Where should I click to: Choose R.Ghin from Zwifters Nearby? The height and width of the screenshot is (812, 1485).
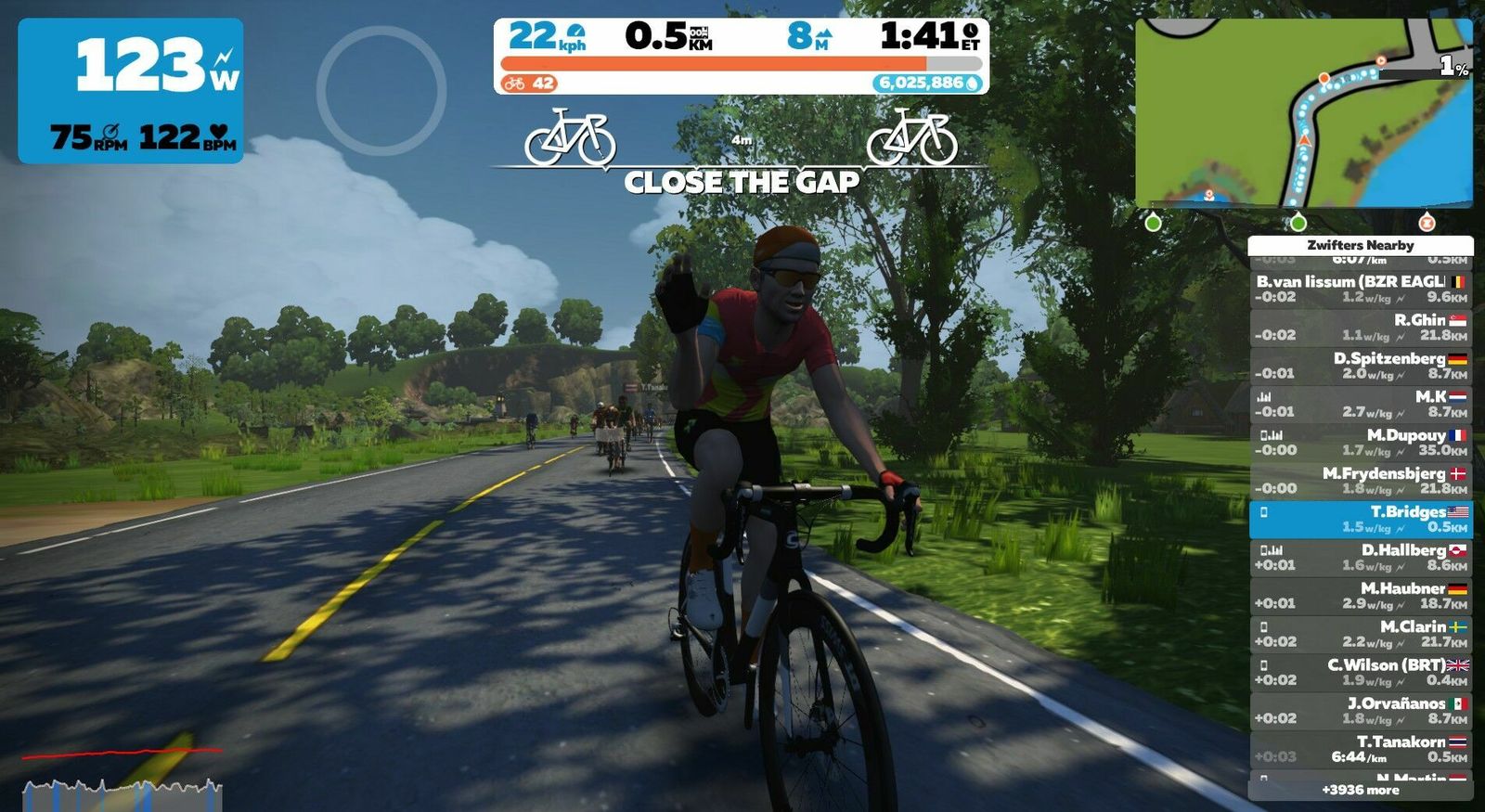(x=1360, y=327)
